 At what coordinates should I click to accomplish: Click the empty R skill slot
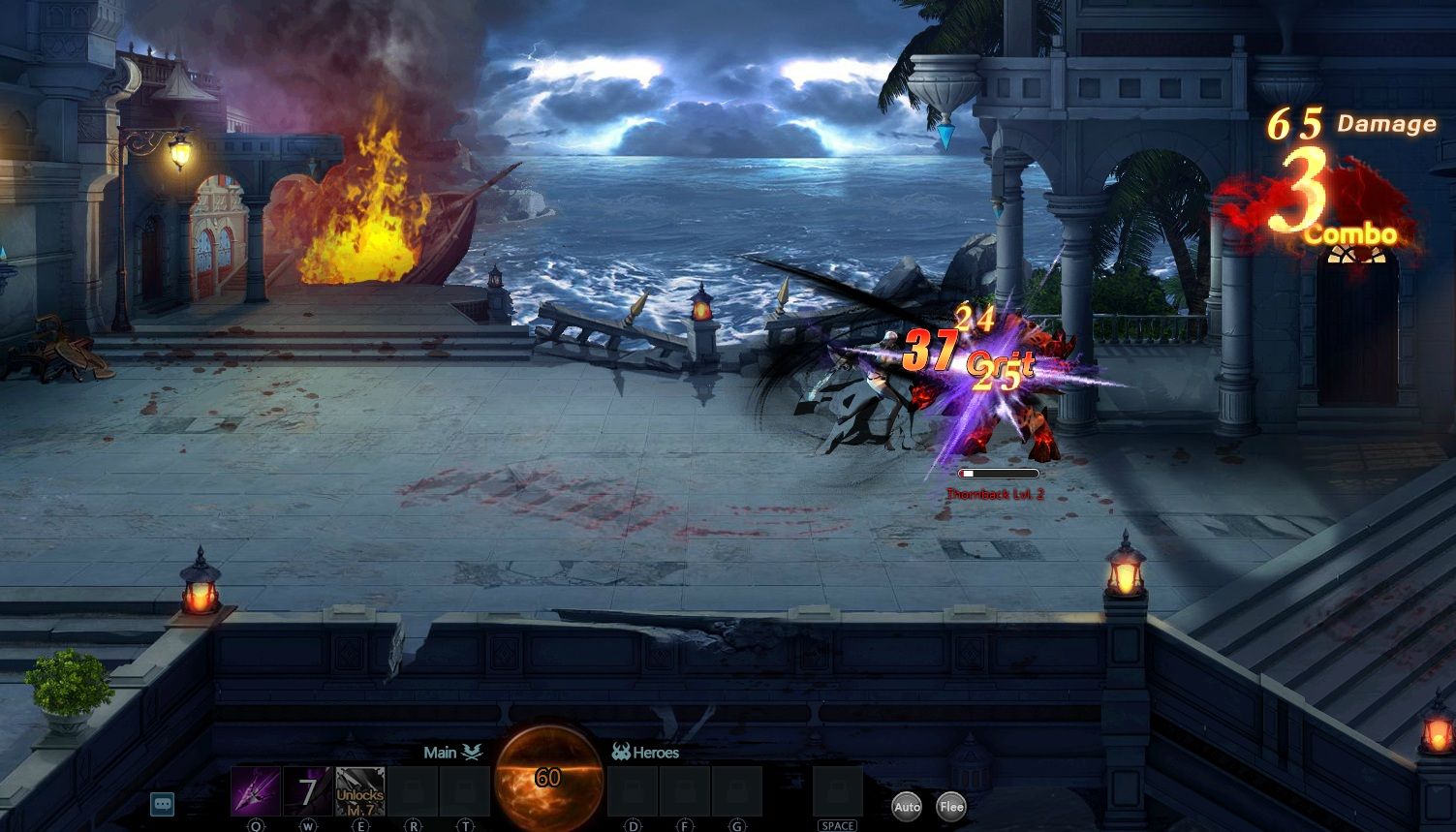pos(414,791)
